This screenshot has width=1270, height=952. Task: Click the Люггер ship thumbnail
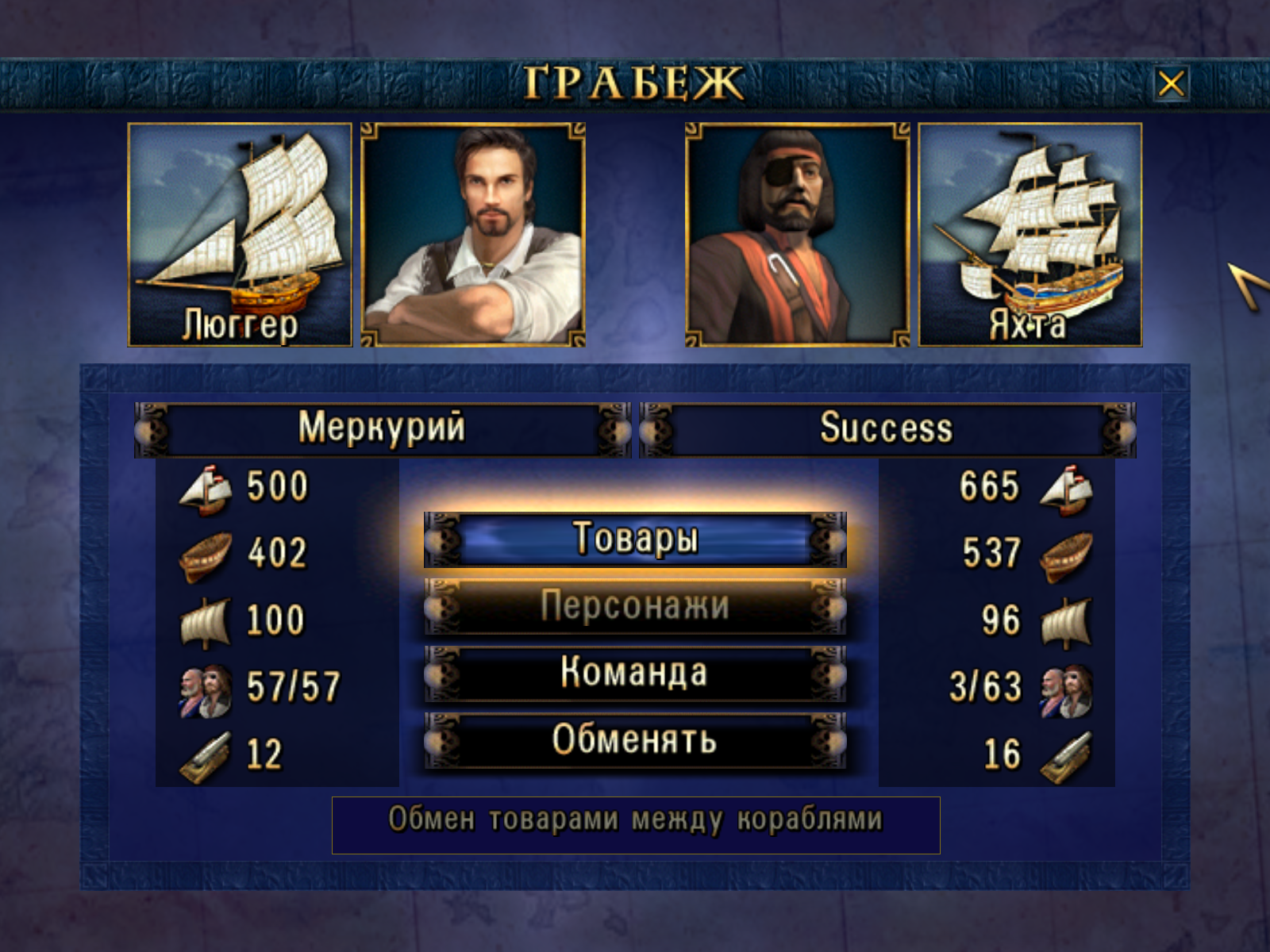point(240,235)
